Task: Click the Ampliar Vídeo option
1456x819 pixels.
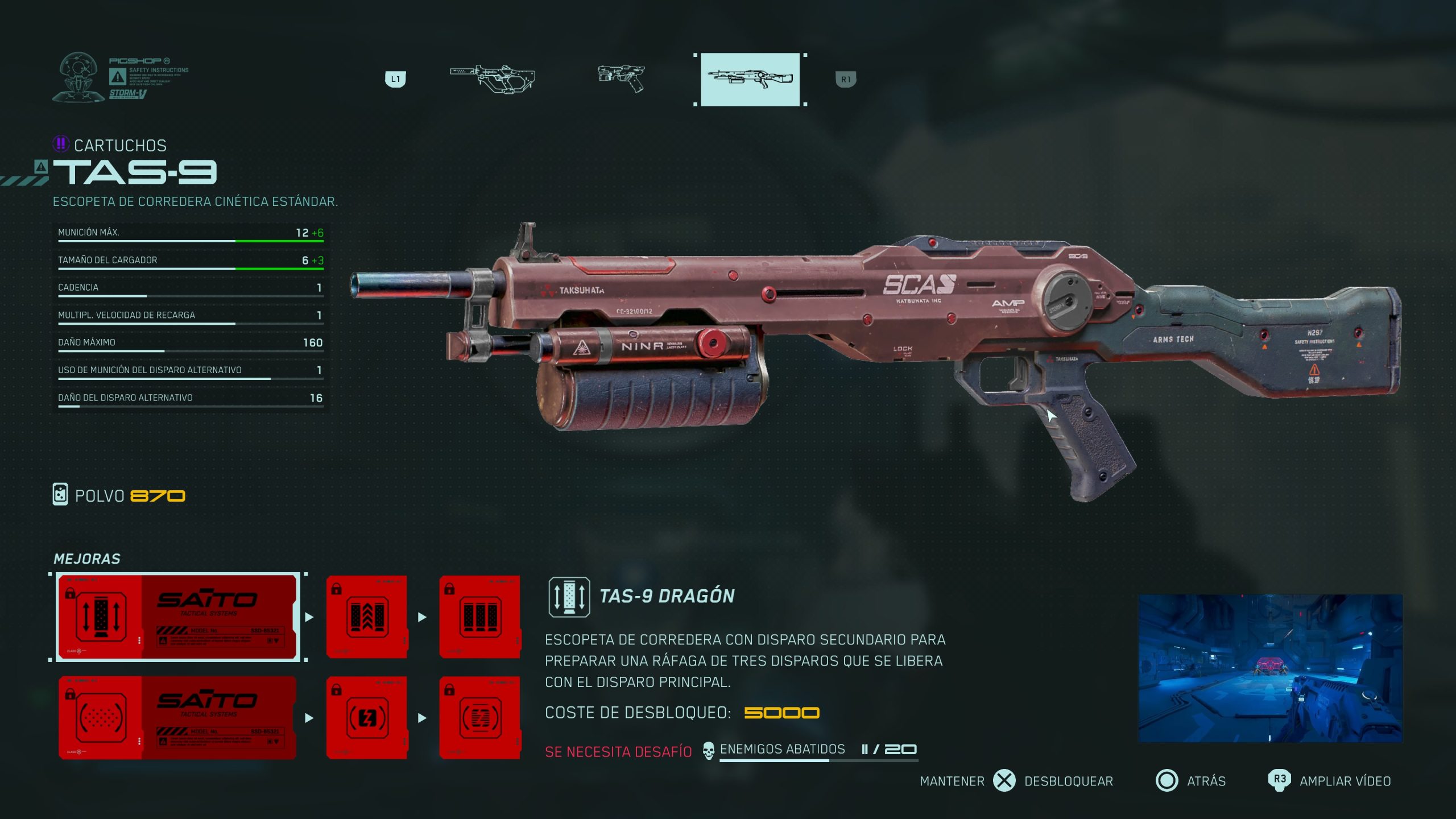Action: (1345, 781)
